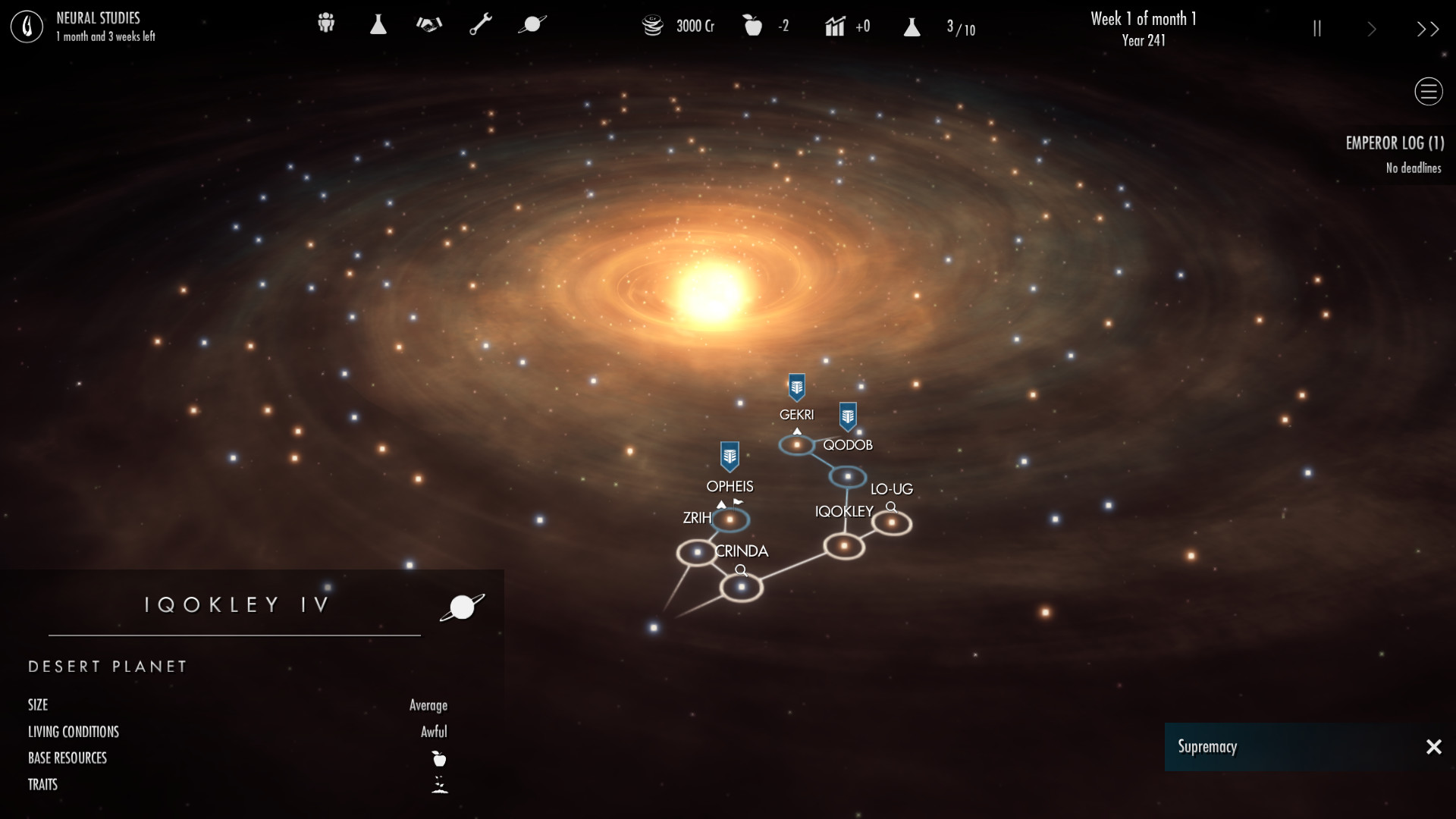1456x819 pixels.
Task: Pause the game time
Action: tap(1317, 29)
